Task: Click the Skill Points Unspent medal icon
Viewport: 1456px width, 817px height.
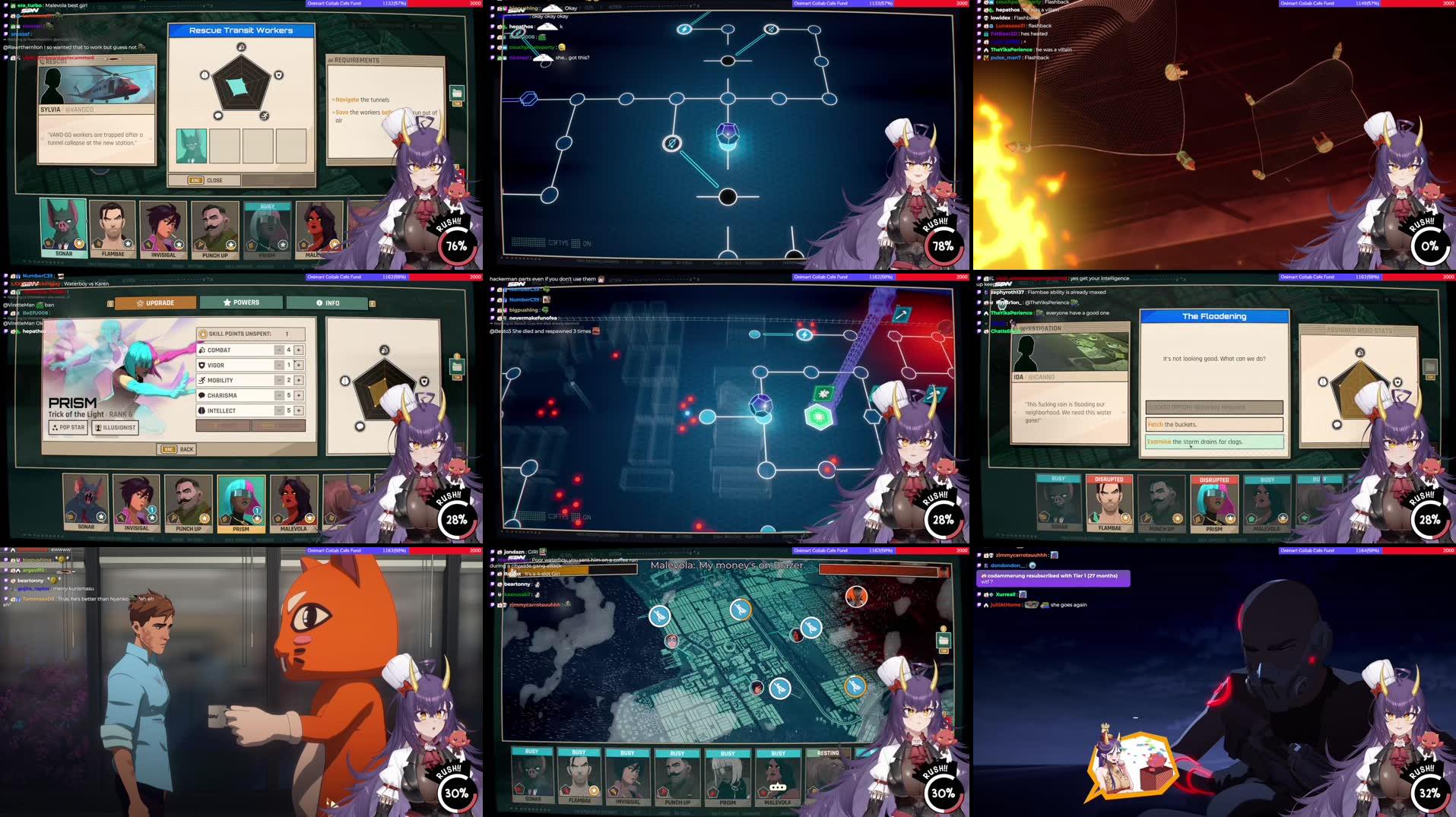Action: pos(203,334)
